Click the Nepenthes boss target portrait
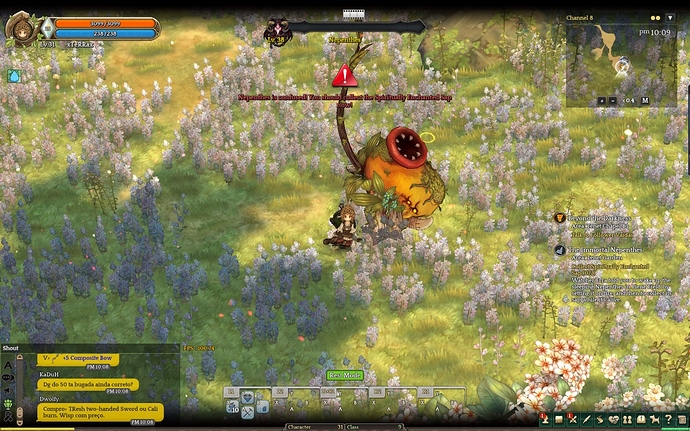Screen dimensions: 690x431 tap(276, 33)
